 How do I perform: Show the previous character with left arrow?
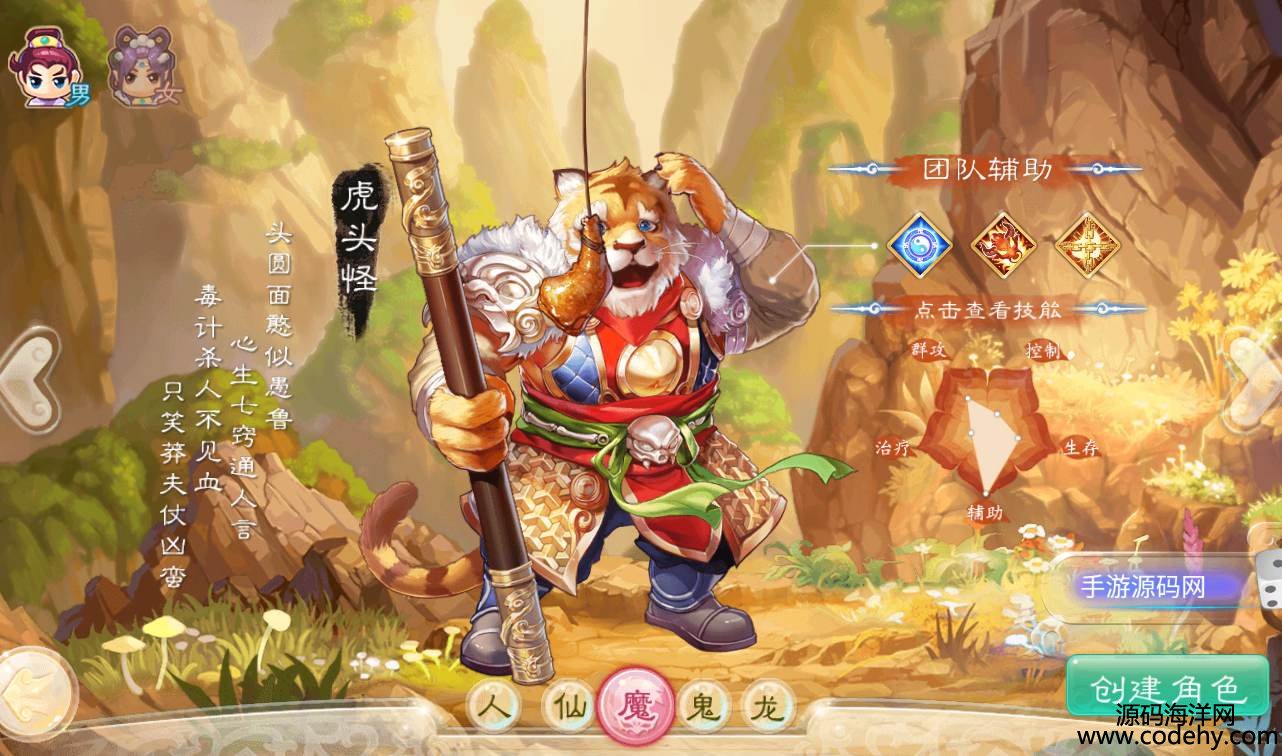(x=28, y=371)
